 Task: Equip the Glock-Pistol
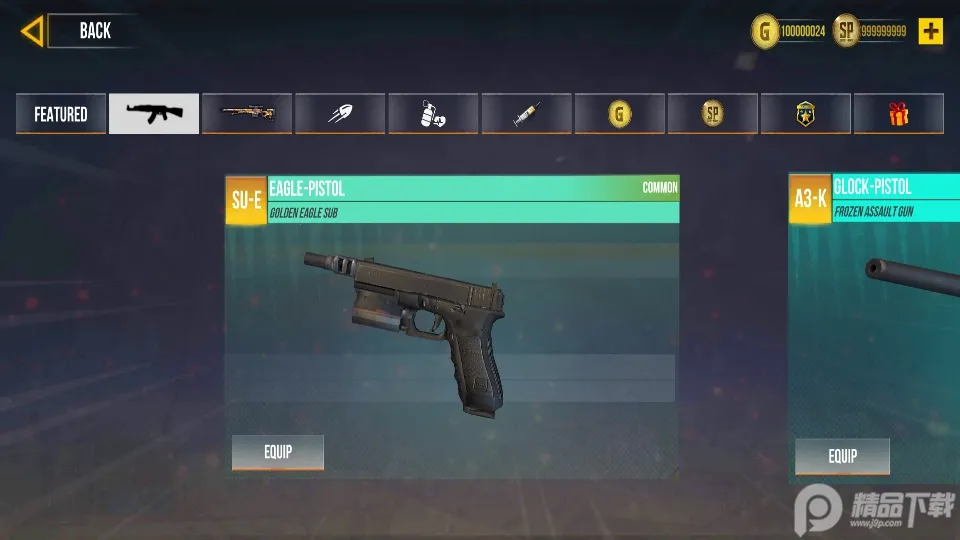click(x=842, y=457)
